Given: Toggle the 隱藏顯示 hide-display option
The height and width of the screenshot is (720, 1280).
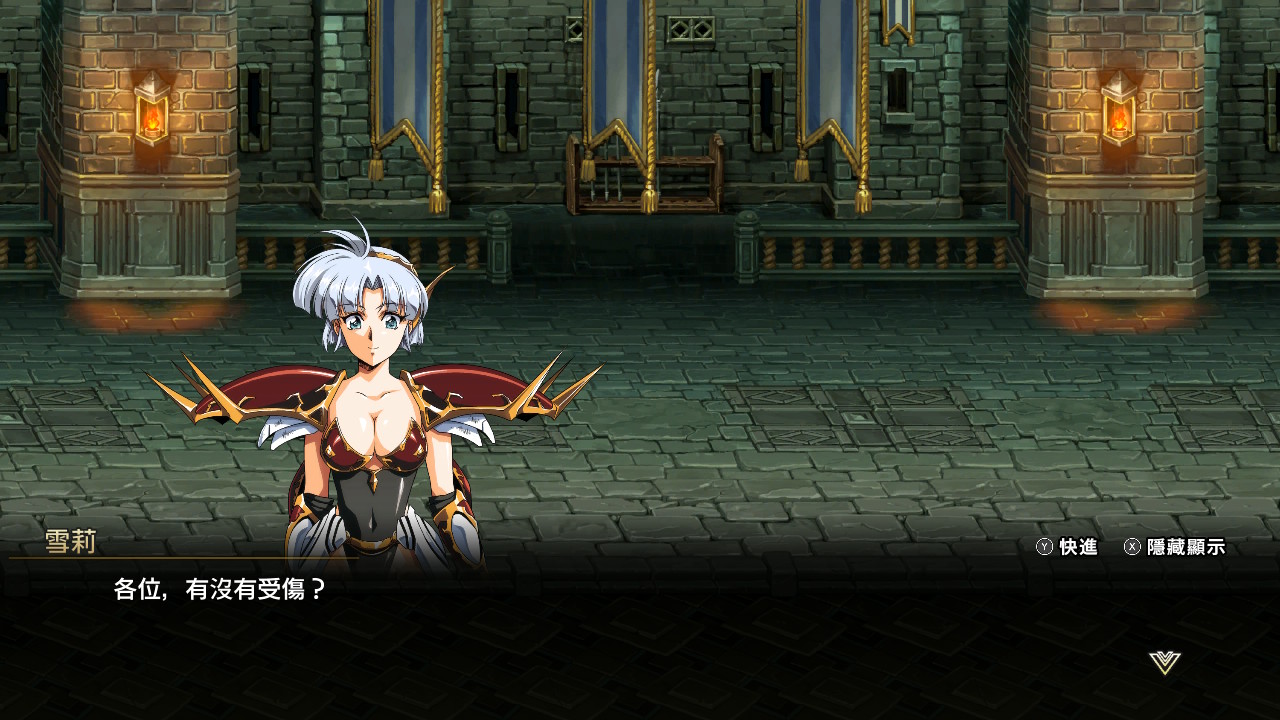Looking at the screenshot, I should point(1174,547).
